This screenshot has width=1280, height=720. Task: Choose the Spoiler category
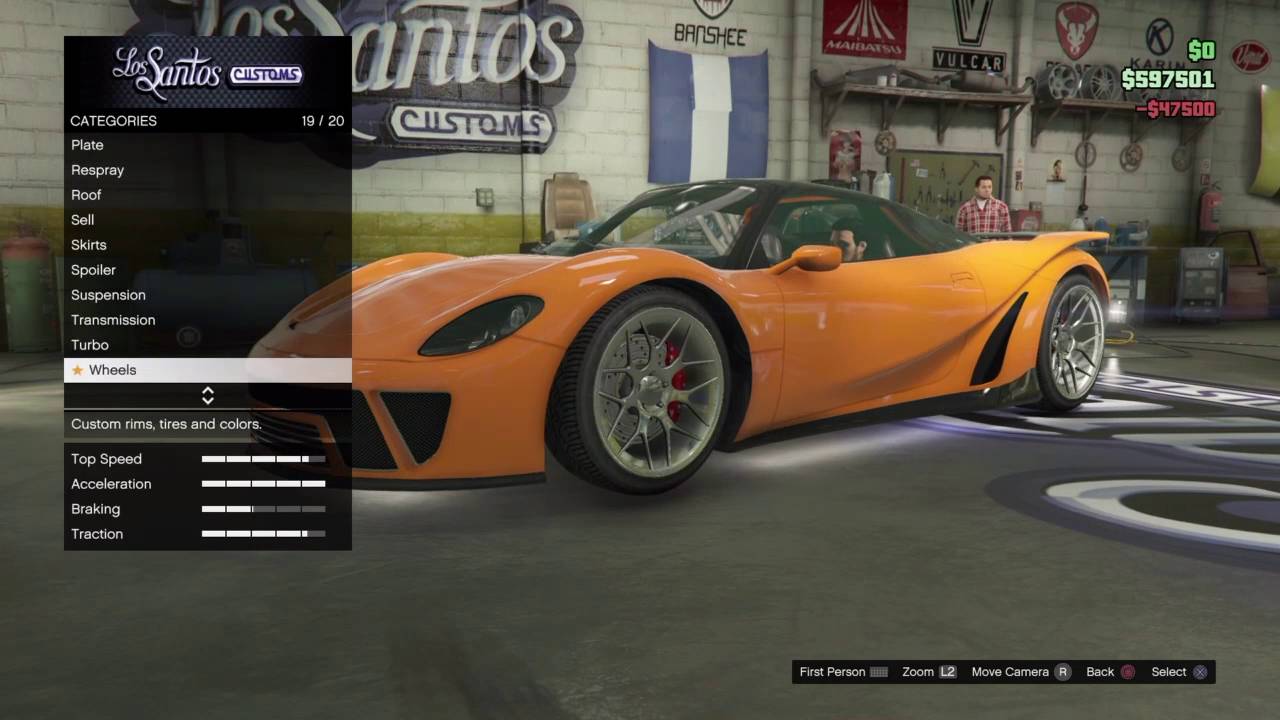94,270
